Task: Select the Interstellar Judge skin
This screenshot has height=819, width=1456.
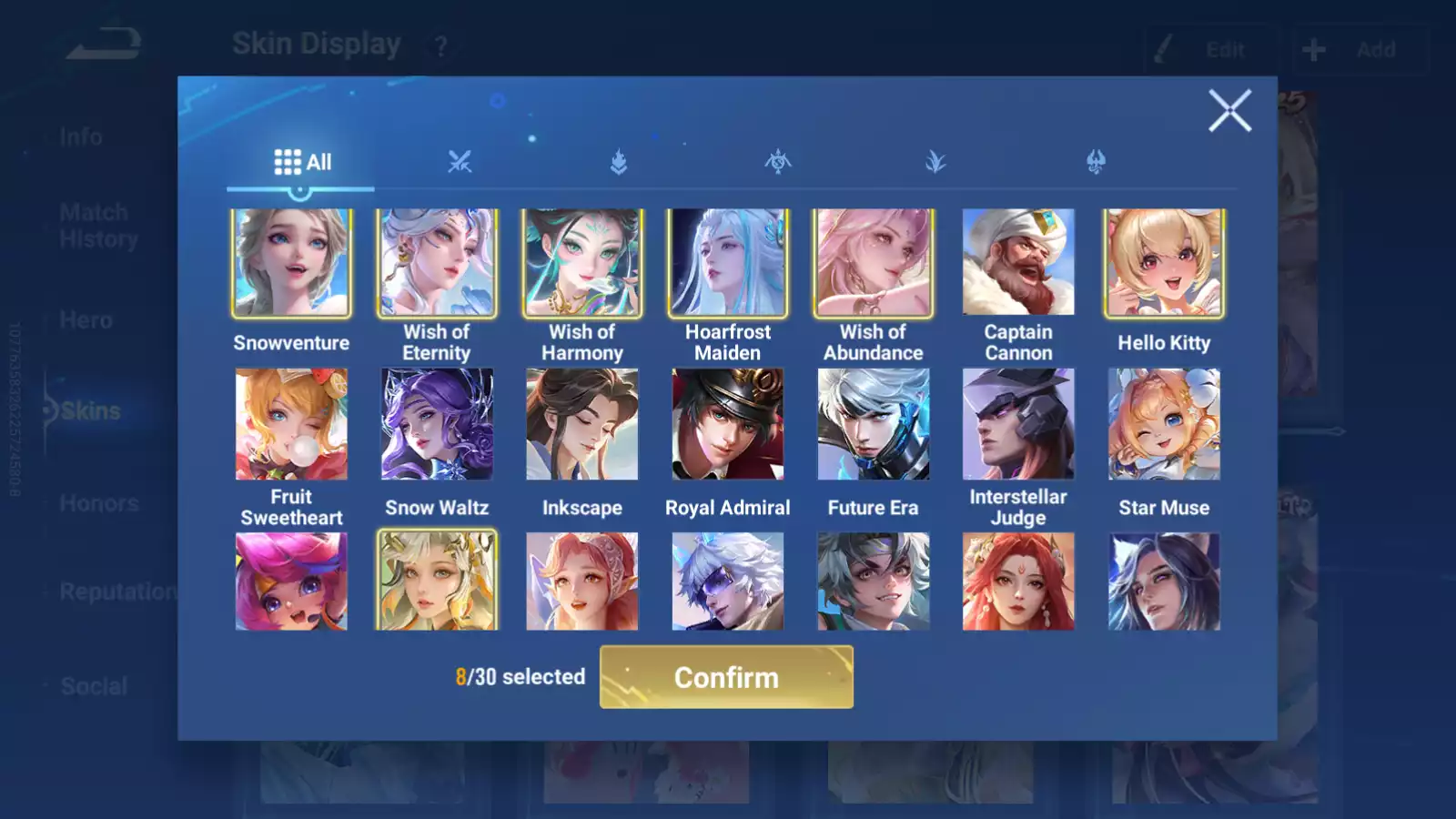Action: coord(1018,424)
